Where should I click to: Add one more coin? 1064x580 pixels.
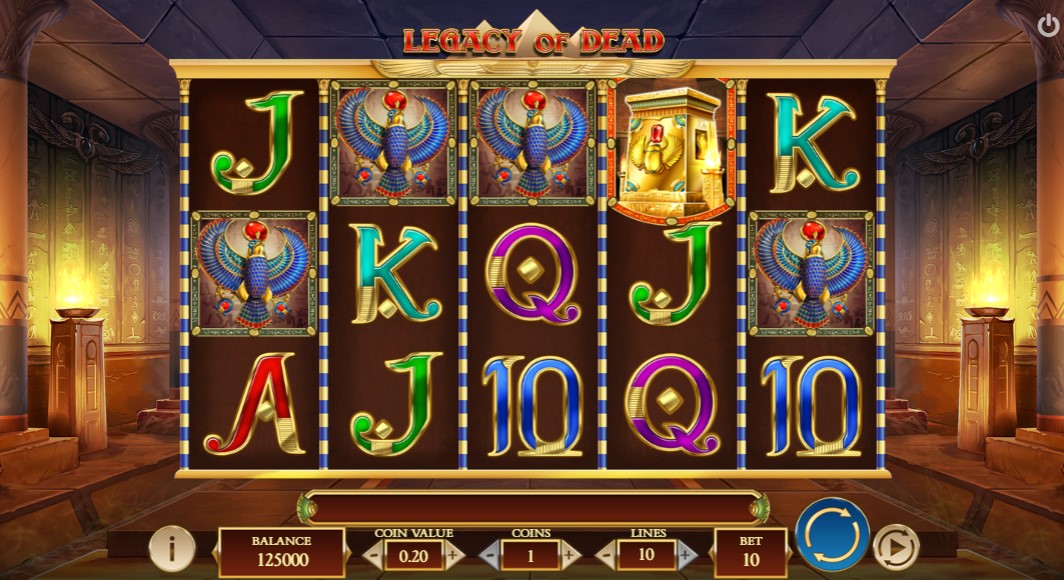coord(571,554)
